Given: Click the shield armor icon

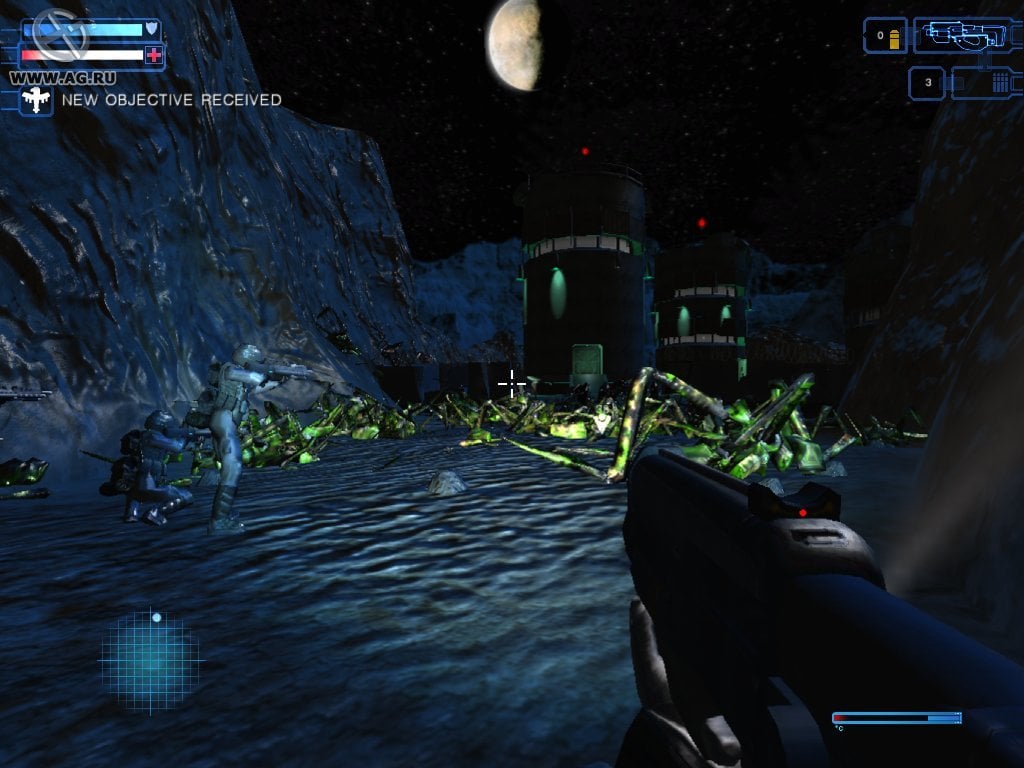Looking at the screenshot, I should click(x=151, y=28).
